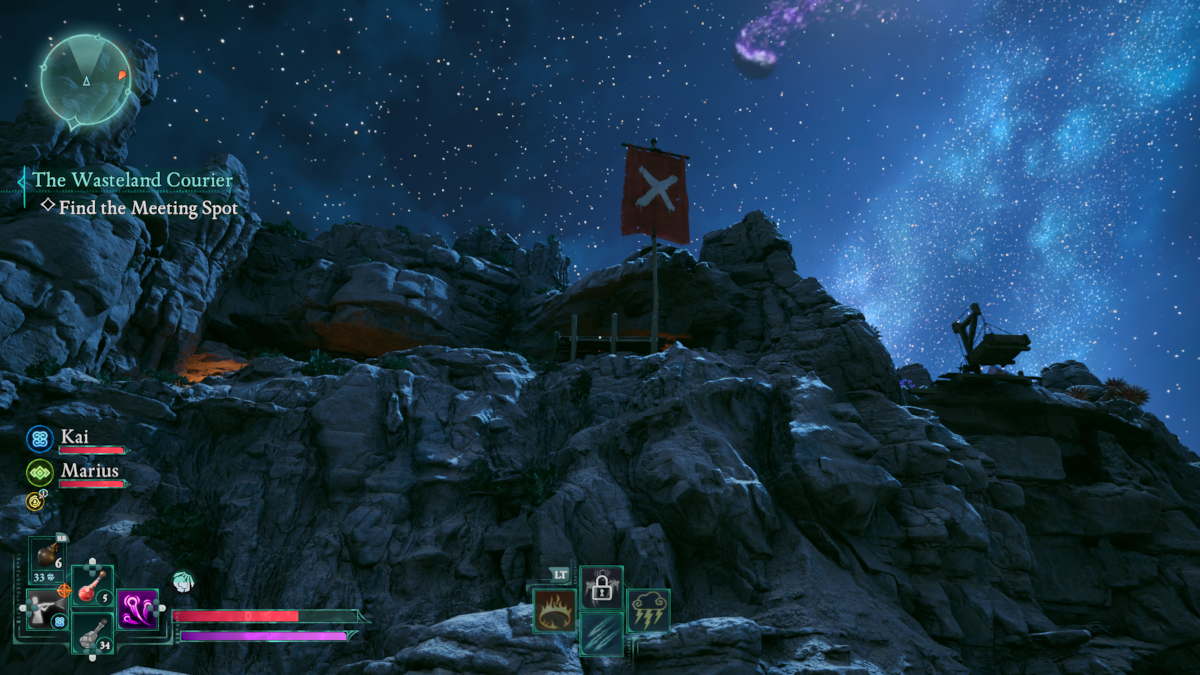The image size is (1200, 675).
Task: Use the red health potion slot
Action: (x=92, y=585)
